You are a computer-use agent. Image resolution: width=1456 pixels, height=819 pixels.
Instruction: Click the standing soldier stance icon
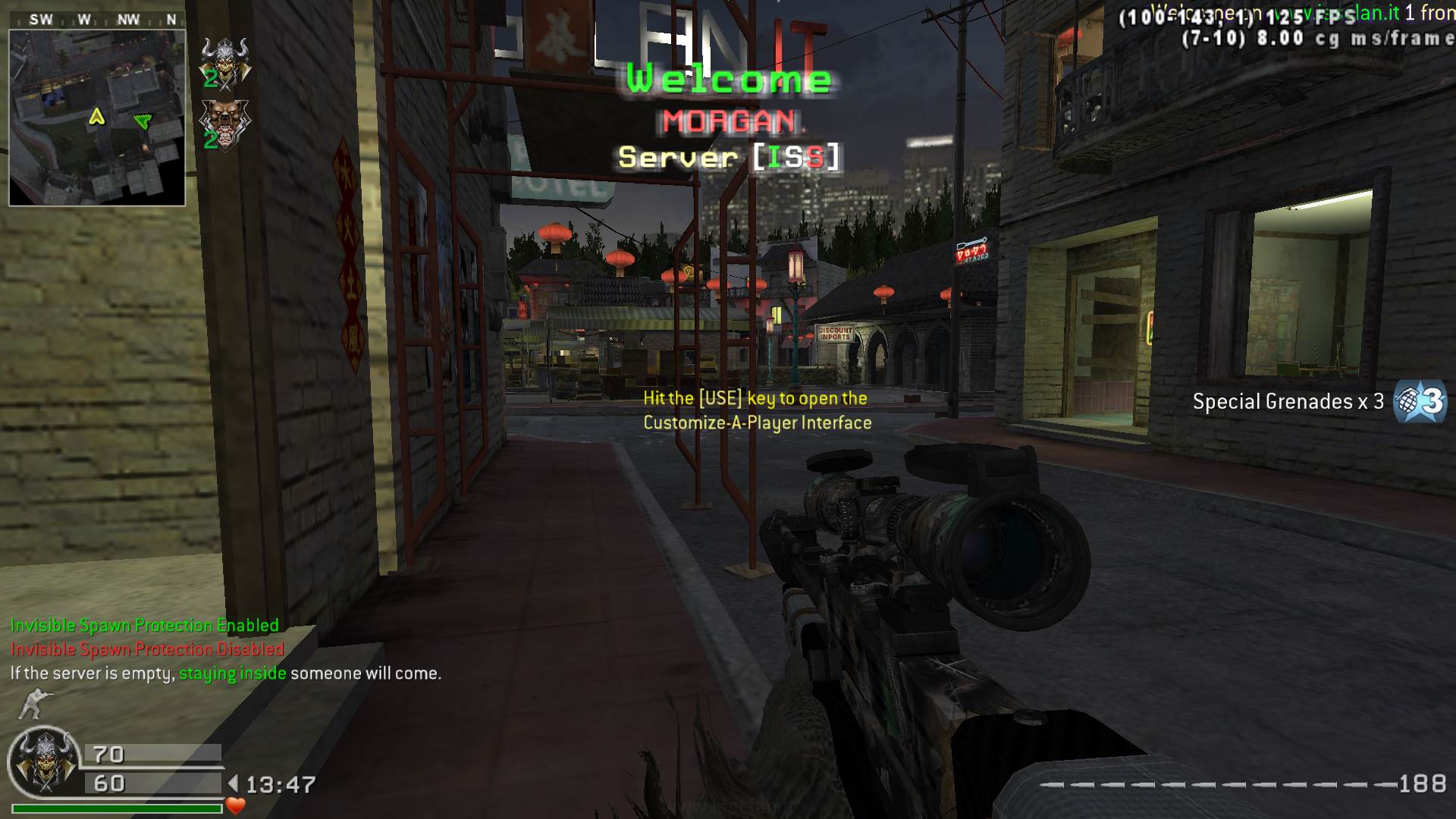point(33,704)
